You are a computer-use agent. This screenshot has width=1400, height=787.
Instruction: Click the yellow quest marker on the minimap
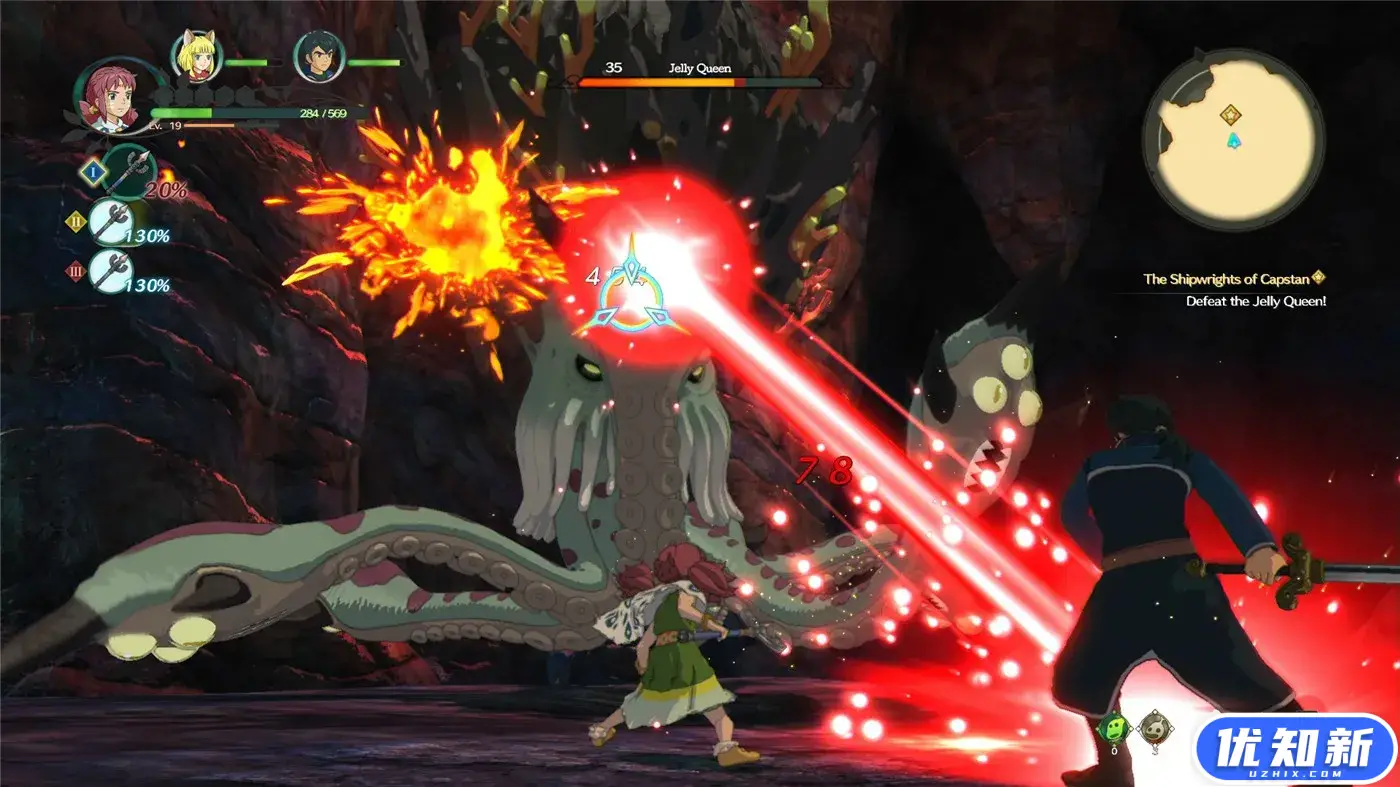(1232, 114)
